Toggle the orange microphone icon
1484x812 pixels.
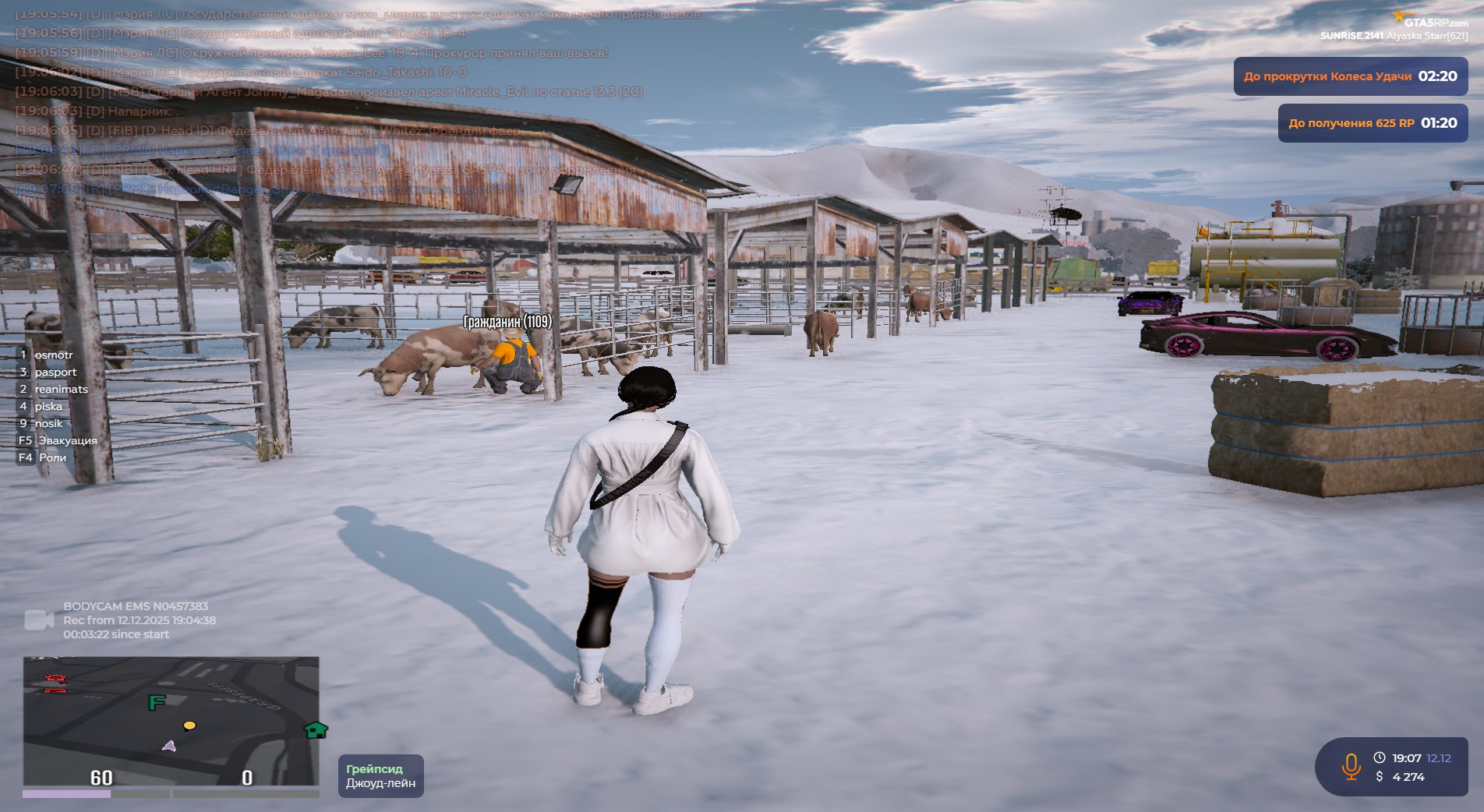tap(1351, 767)
